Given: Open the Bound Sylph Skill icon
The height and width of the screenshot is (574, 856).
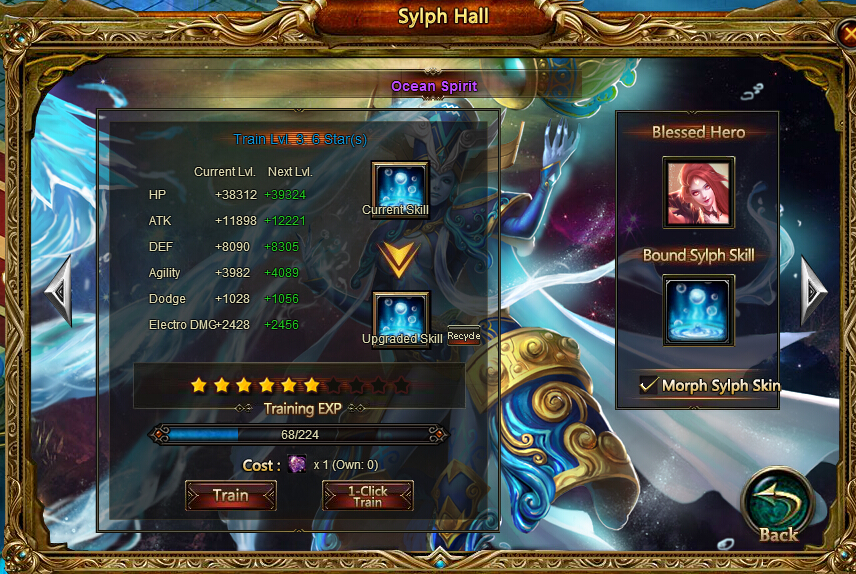Looking at the screenshot, I should pyautogui.click(x=698, y=310).
